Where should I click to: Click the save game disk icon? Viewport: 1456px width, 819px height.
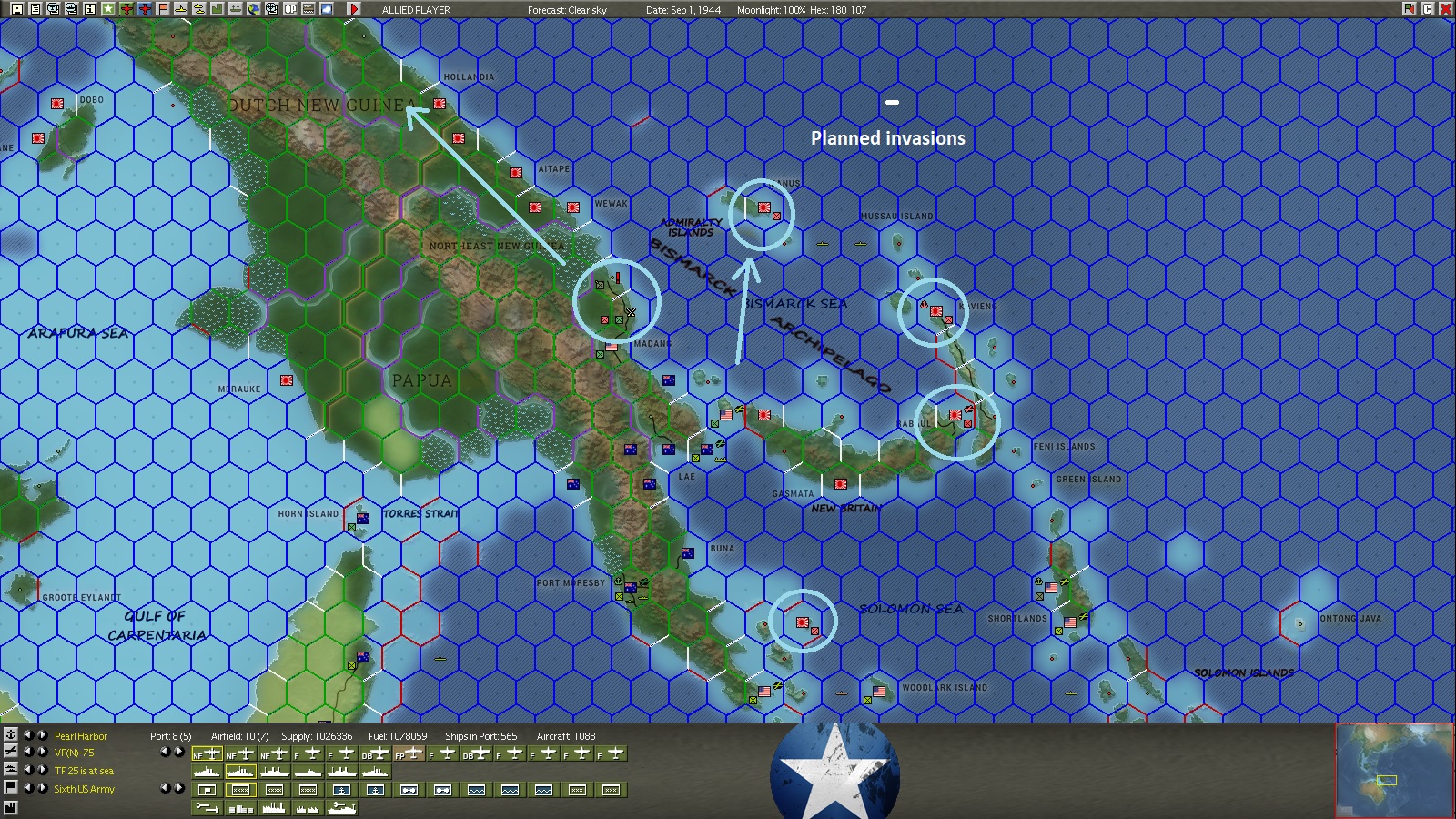(x=18, y=9)
